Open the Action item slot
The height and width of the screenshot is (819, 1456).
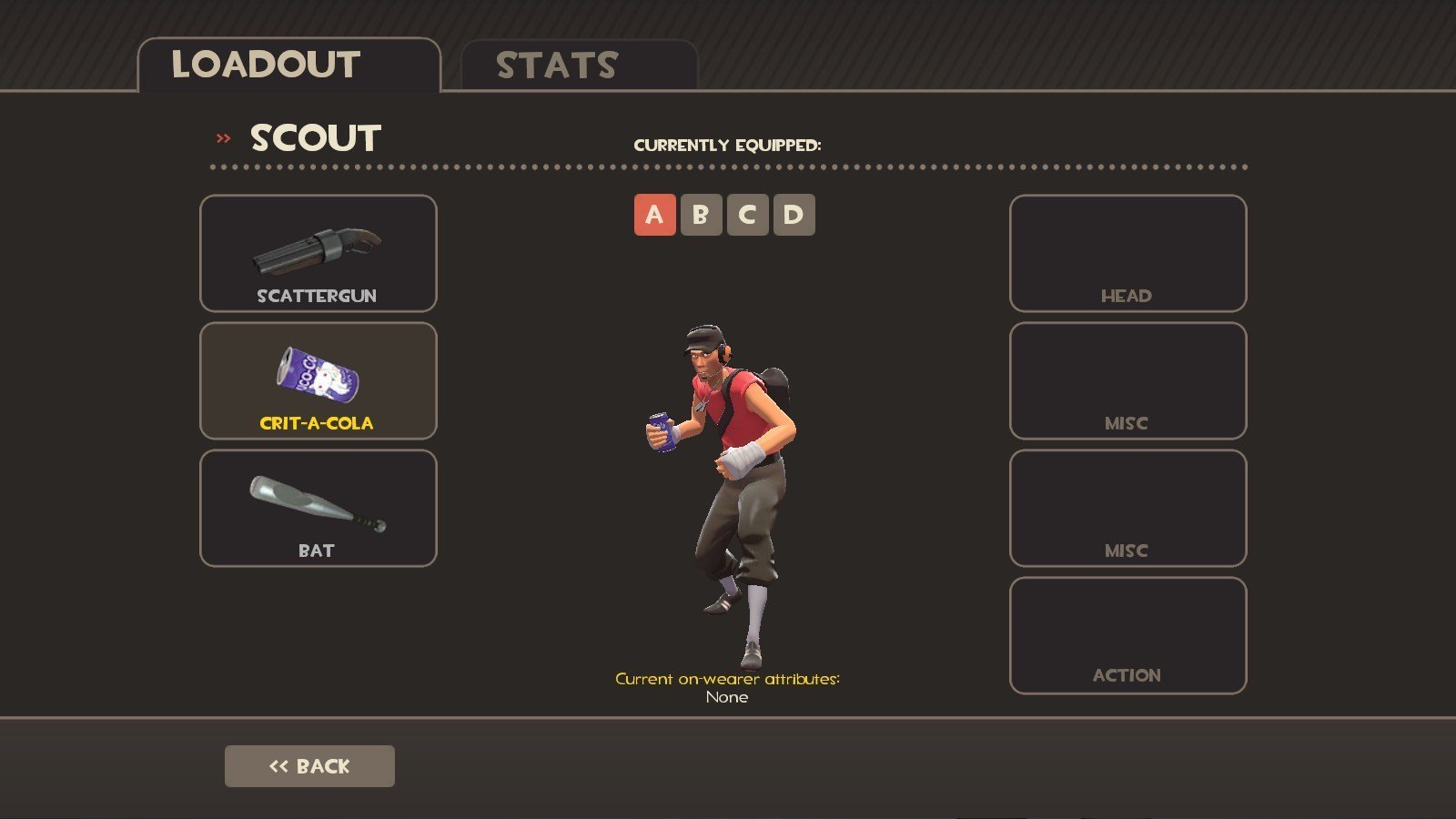pyautogui.click(x=1127, y=635)
